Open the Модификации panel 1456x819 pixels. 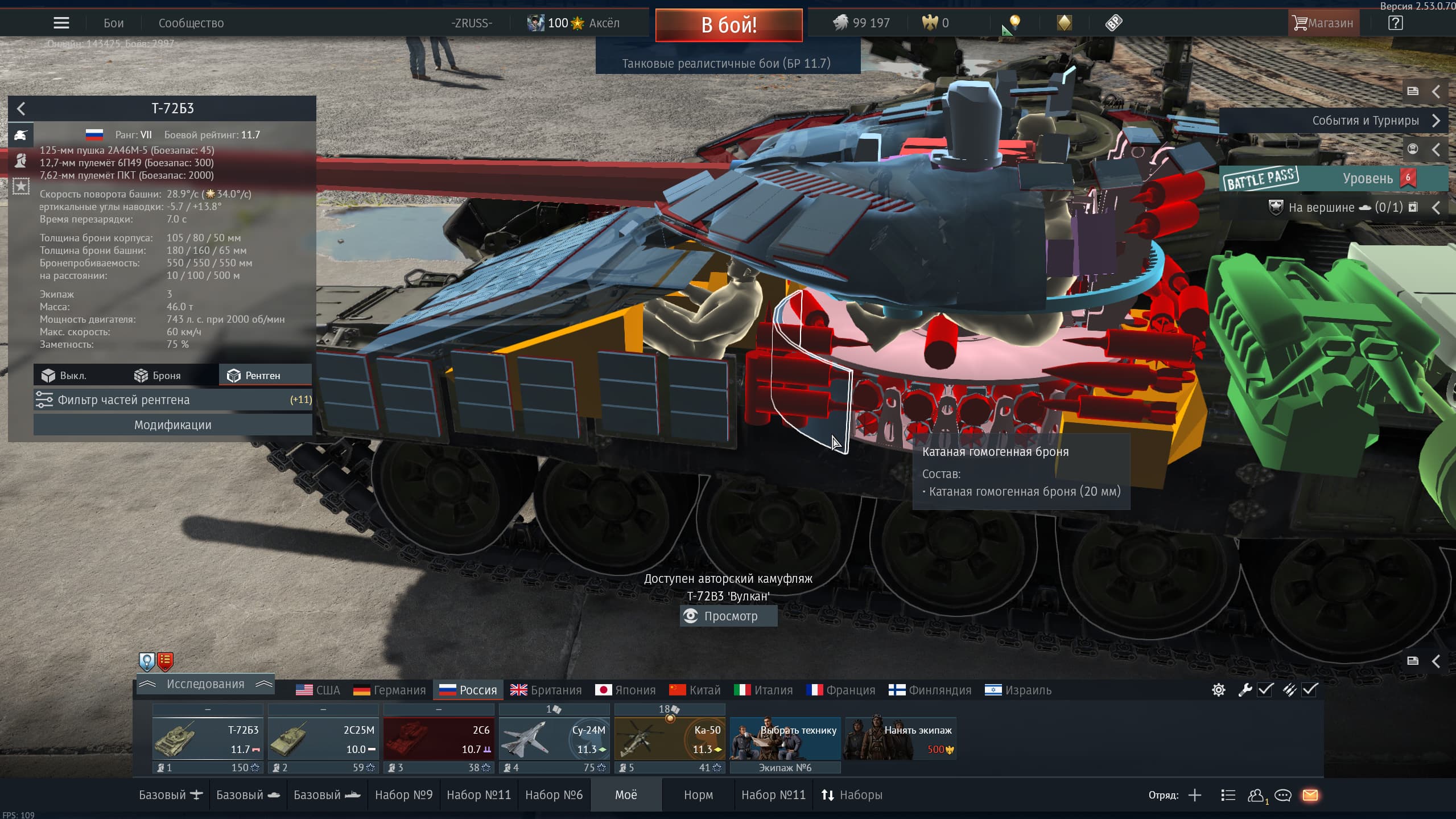click(172, 425)
